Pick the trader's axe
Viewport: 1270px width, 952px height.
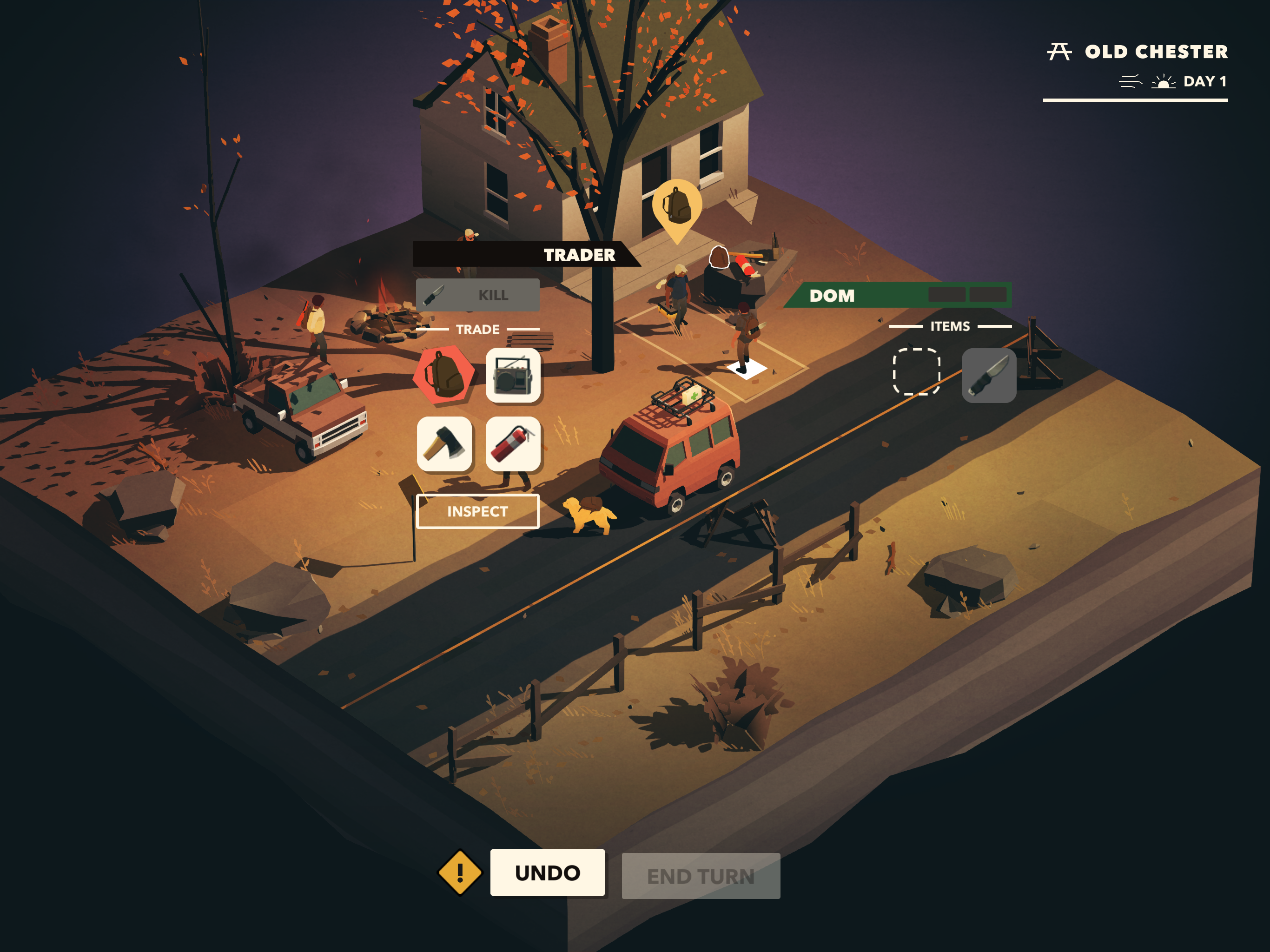pyautogui.click(x=444, y=444)
